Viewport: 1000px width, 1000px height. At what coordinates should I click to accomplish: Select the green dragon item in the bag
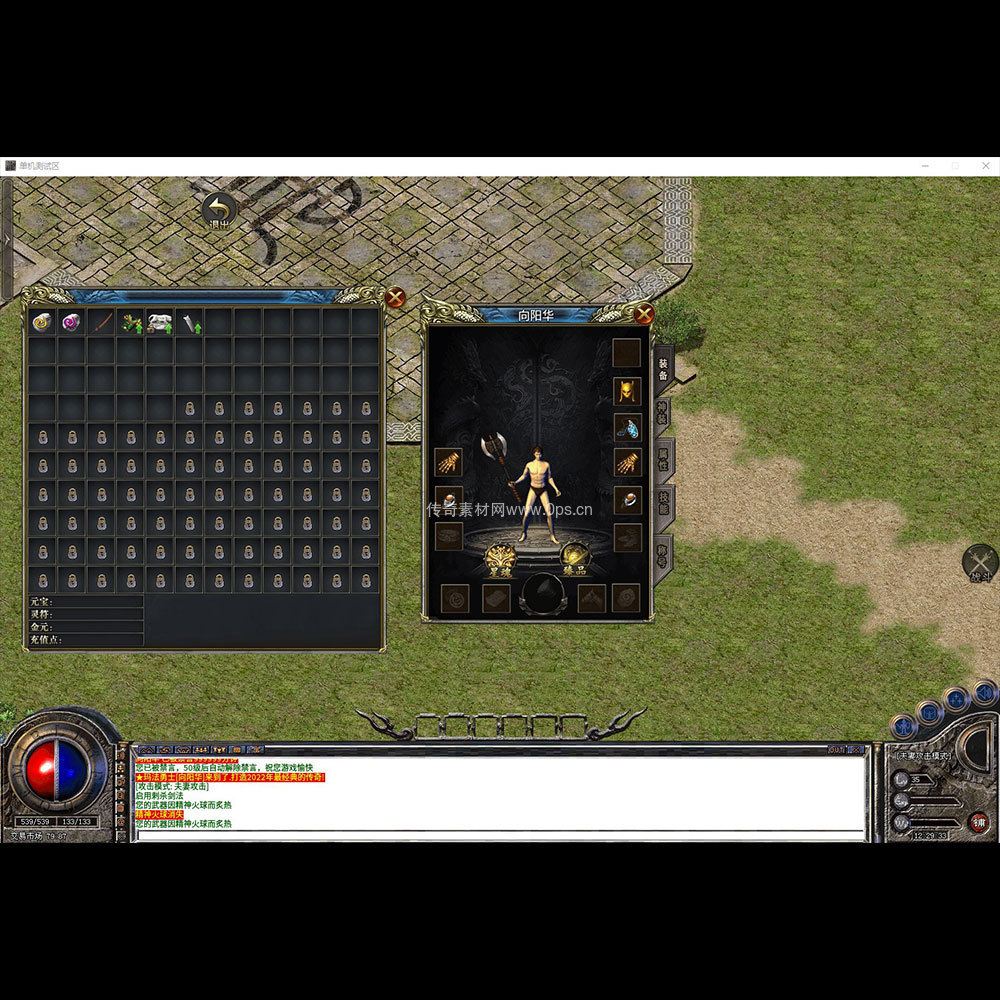tap(131, 322)
